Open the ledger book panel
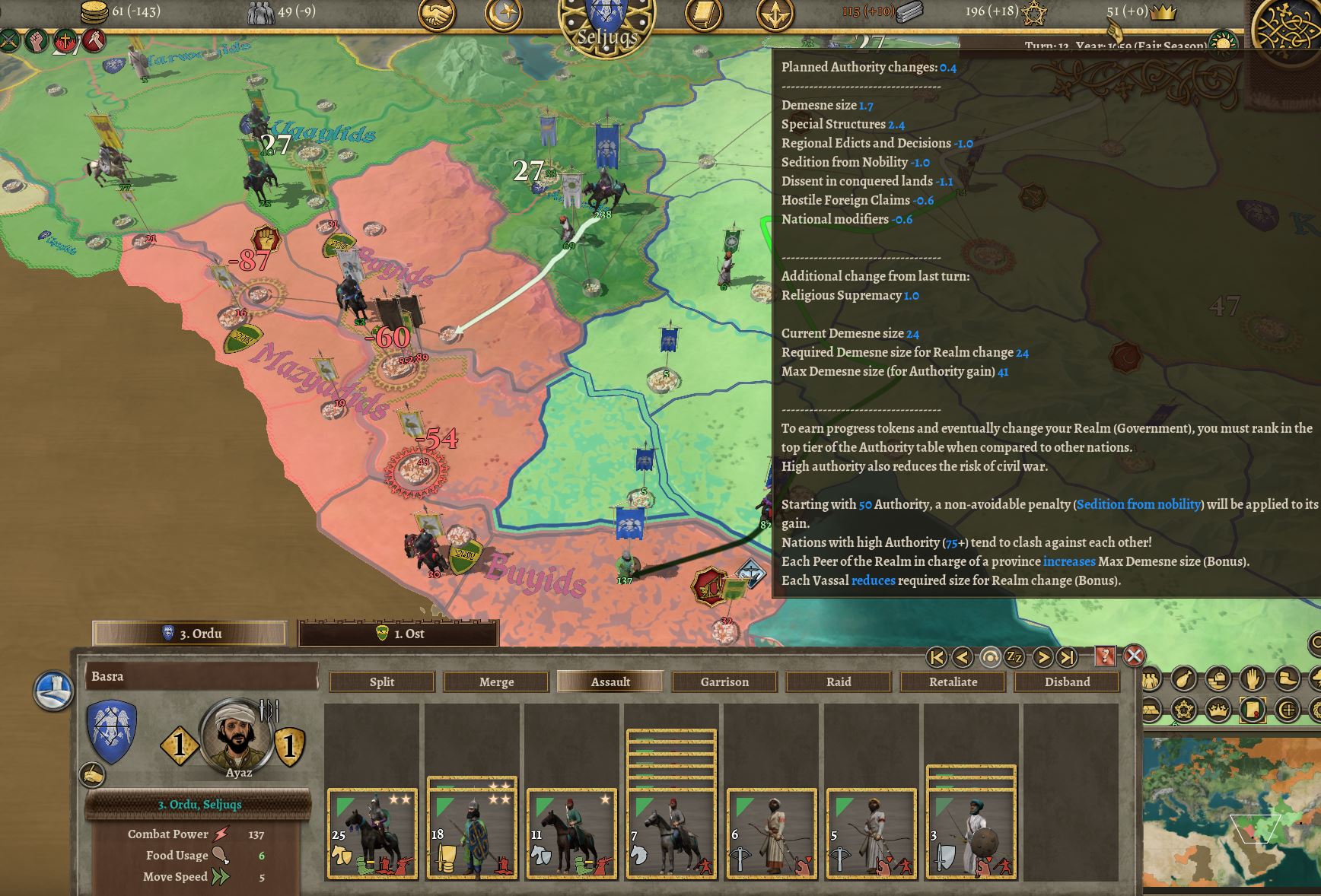 (705, 13)
